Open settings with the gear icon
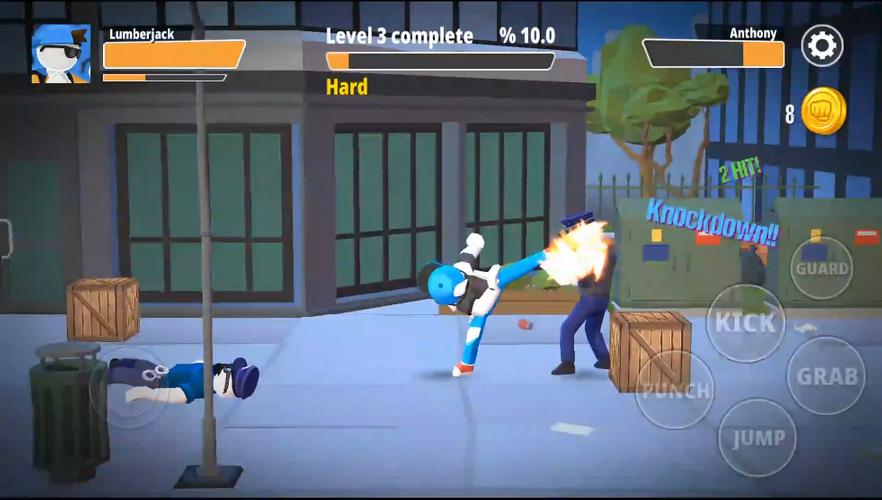Screen dimensions: 882x500 click(x=822, y=45)
